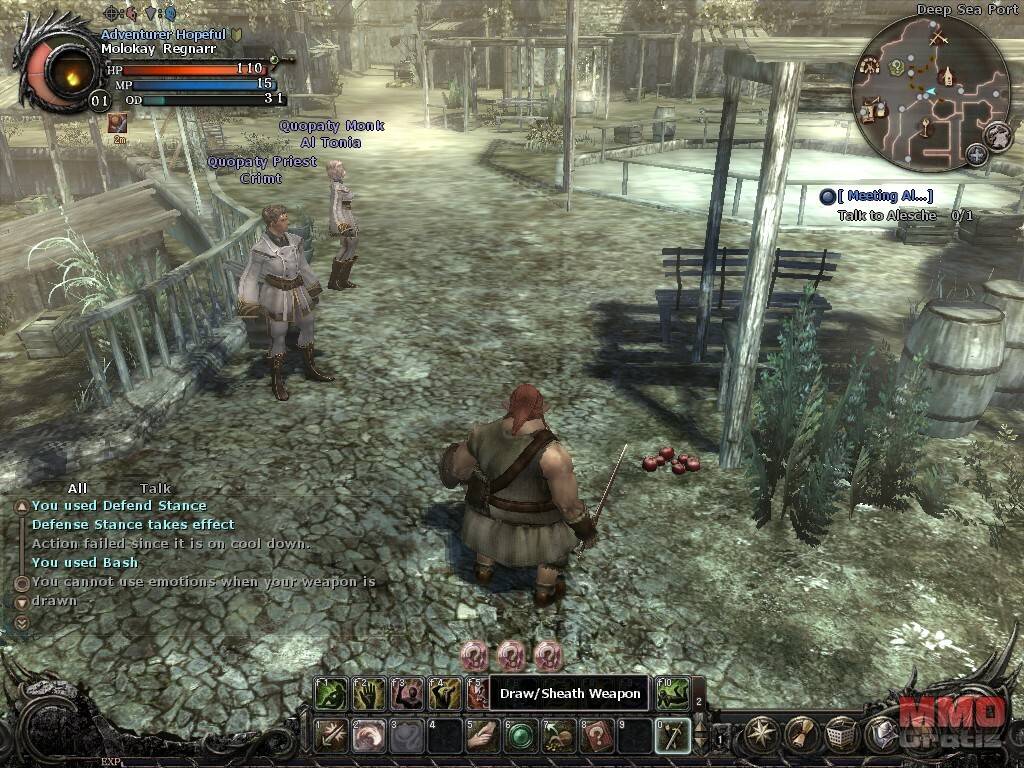1024x768 pixels.
Task: Switch chat to the Talk tab
Action: coord(155,488)
